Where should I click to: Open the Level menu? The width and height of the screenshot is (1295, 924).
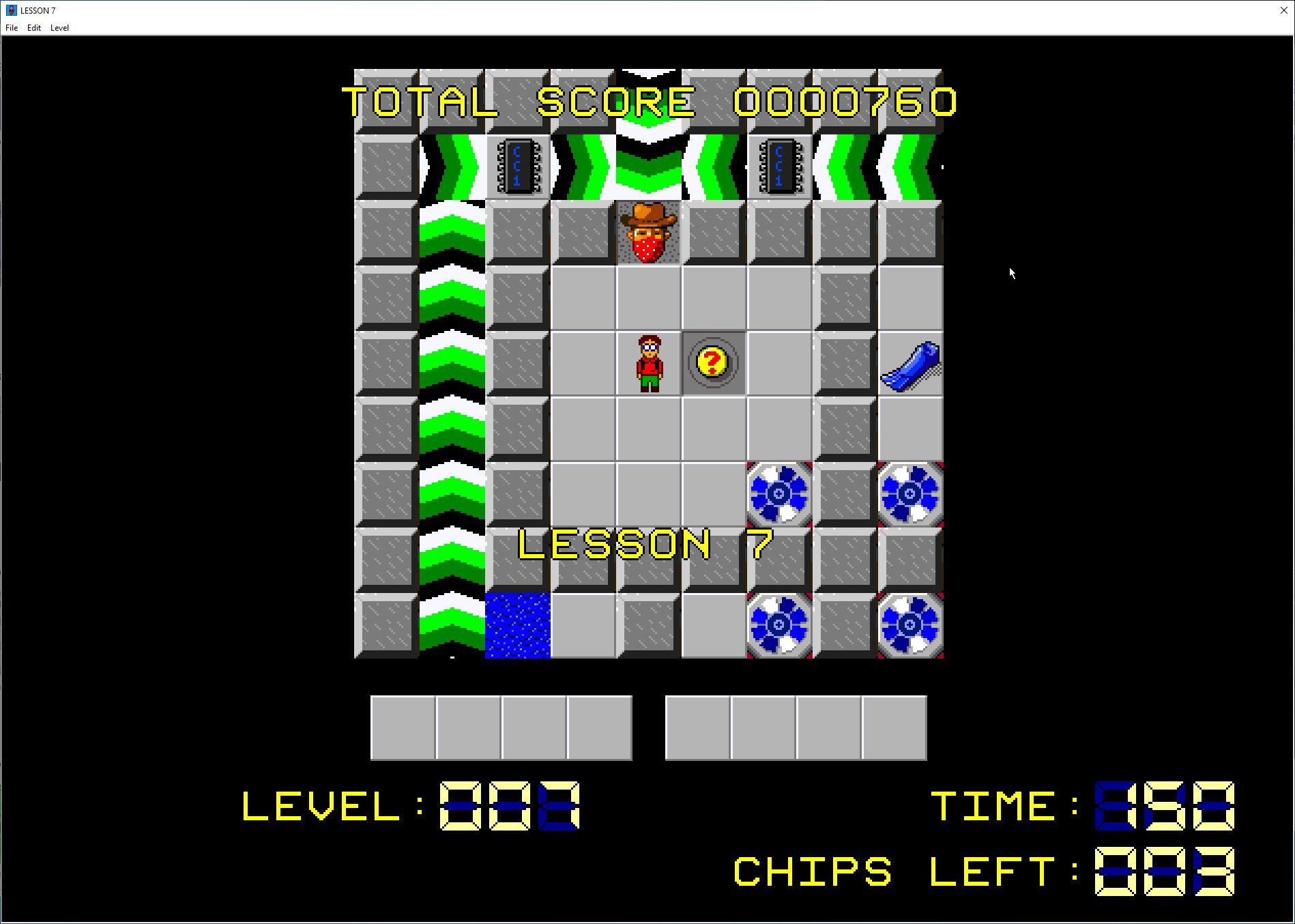coord(59,28)
